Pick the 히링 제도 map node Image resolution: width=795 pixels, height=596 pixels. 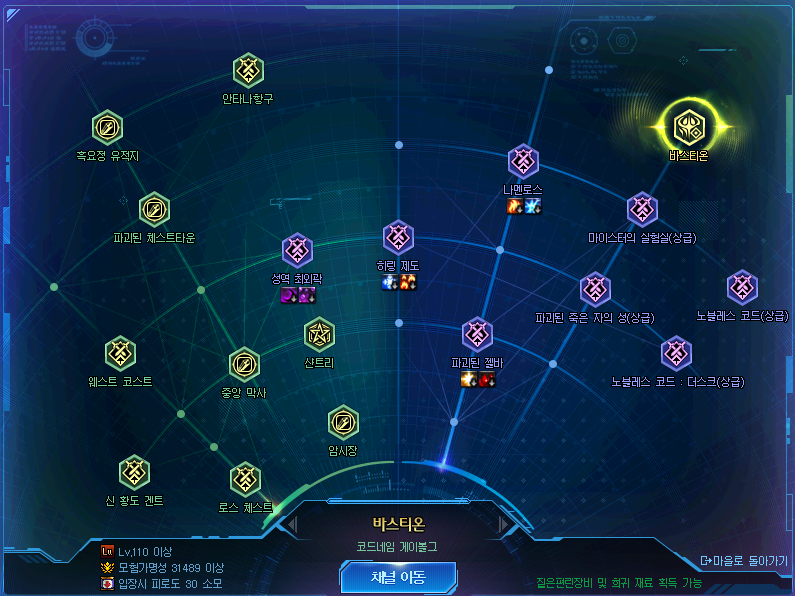tap(398, 238)
